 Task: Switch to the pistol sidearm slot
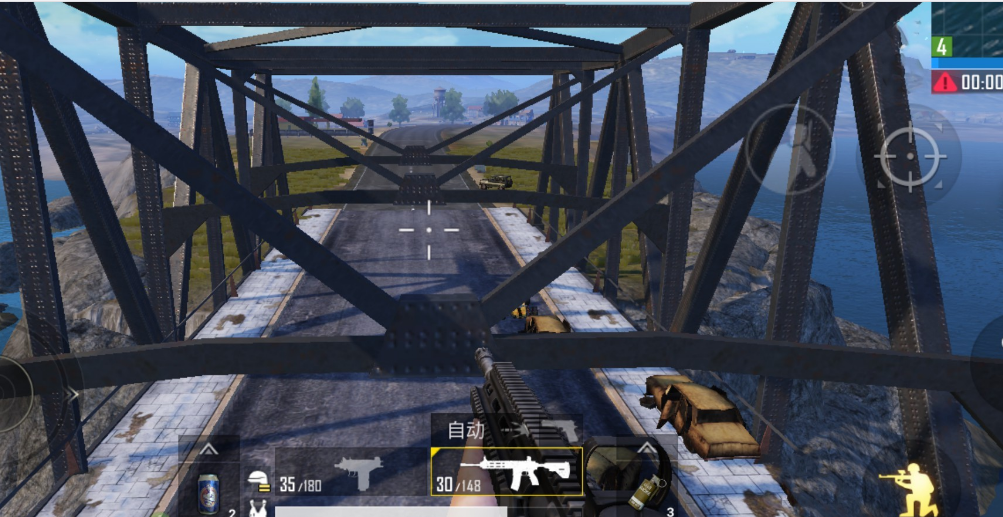pyautogui.click(x=557, y=431)
